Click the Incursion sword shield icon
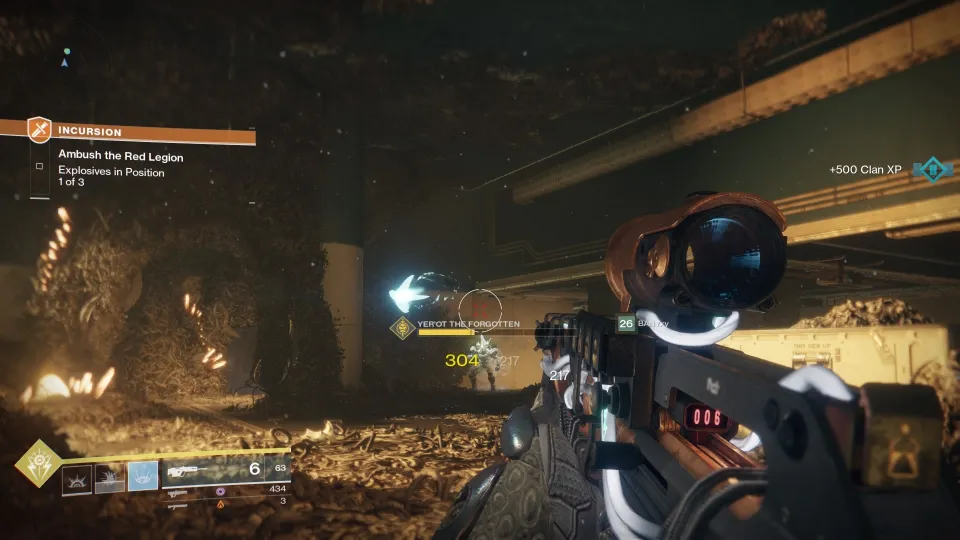Viewport: 960px width, 540px height. coord(39,130)
